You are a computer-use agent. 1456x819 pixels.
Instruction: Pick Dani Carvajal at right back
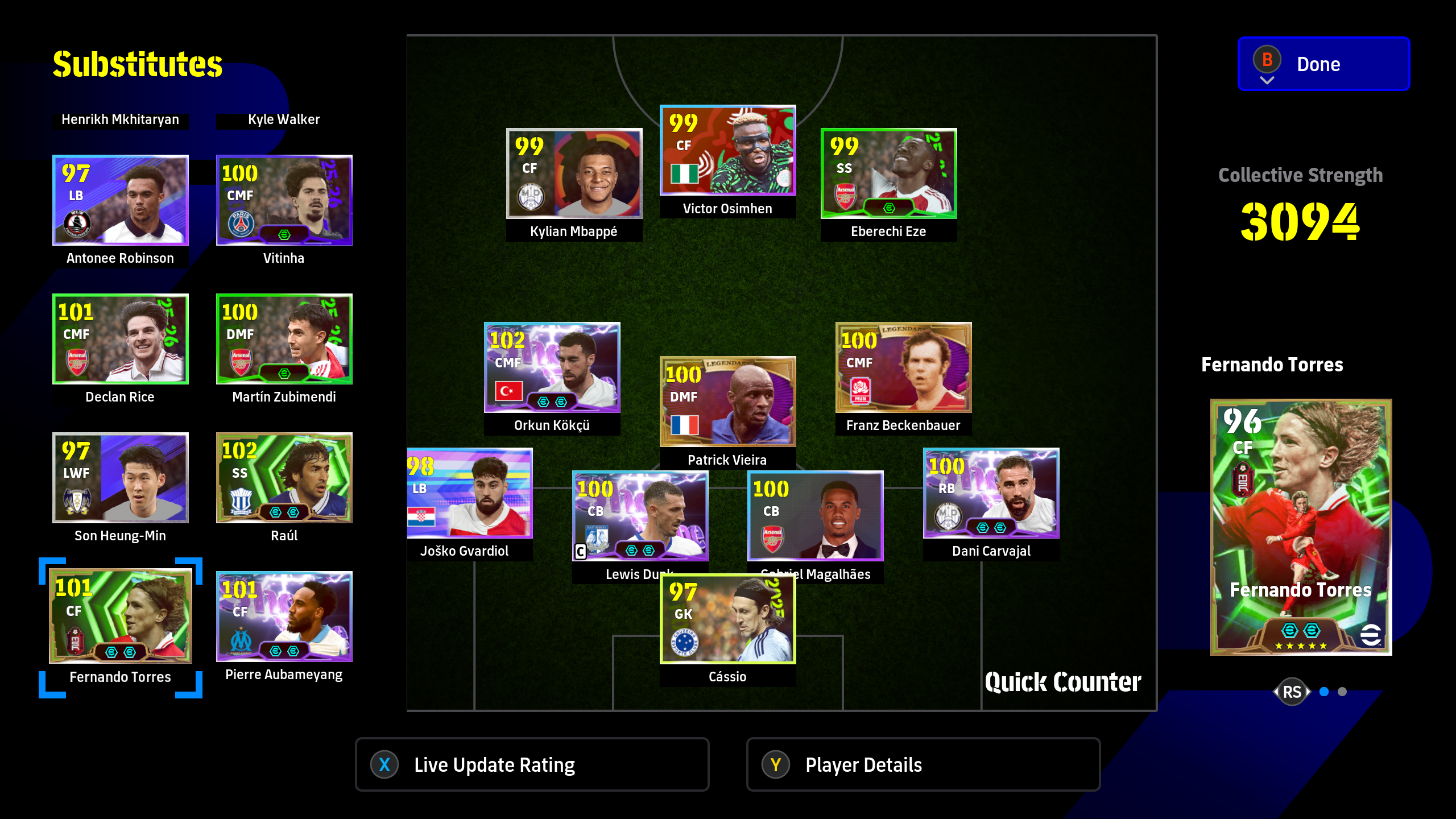[991, 493]
